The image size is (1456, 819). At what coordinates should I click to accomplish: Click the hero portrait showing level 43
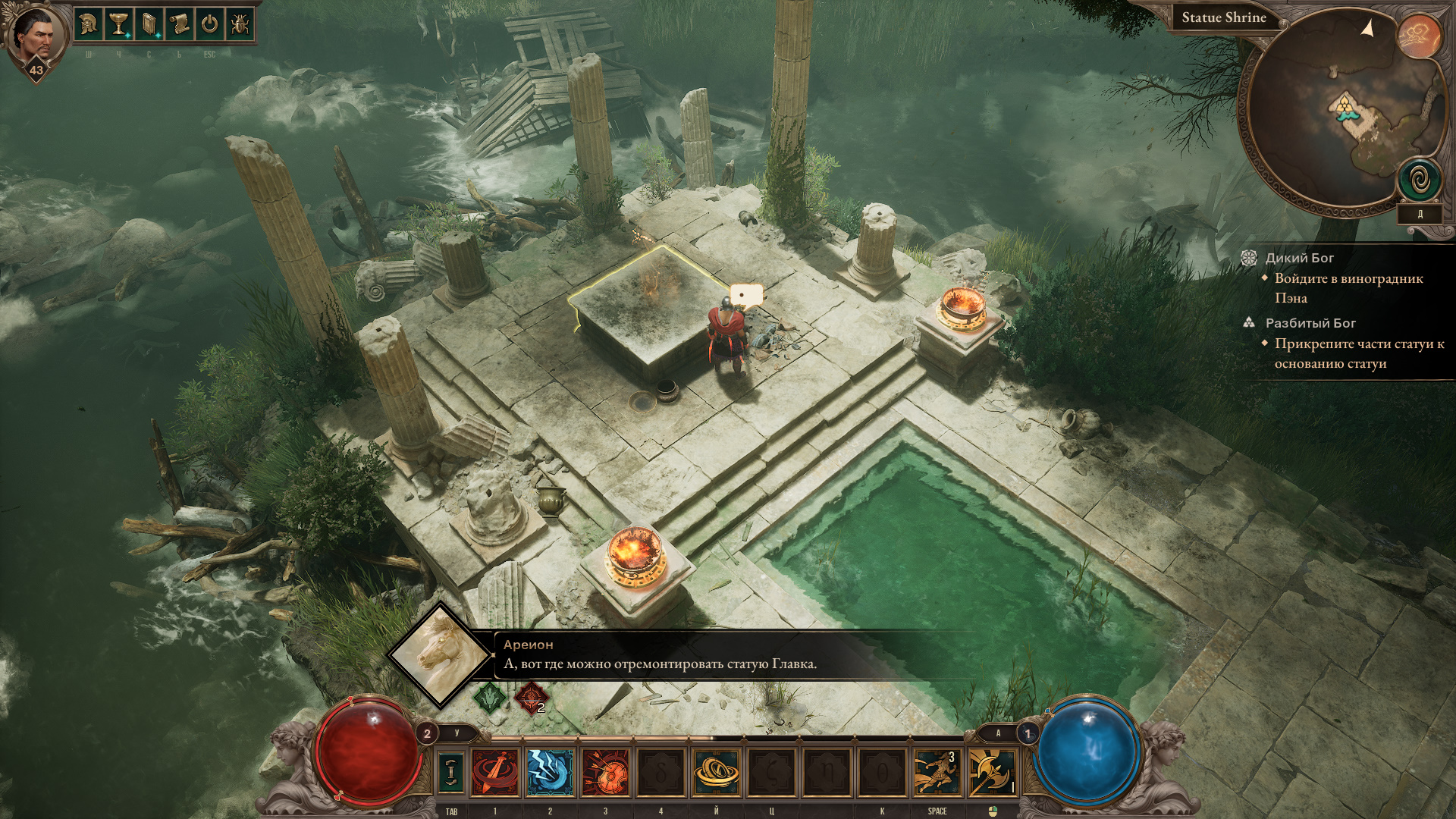[35, 38]
